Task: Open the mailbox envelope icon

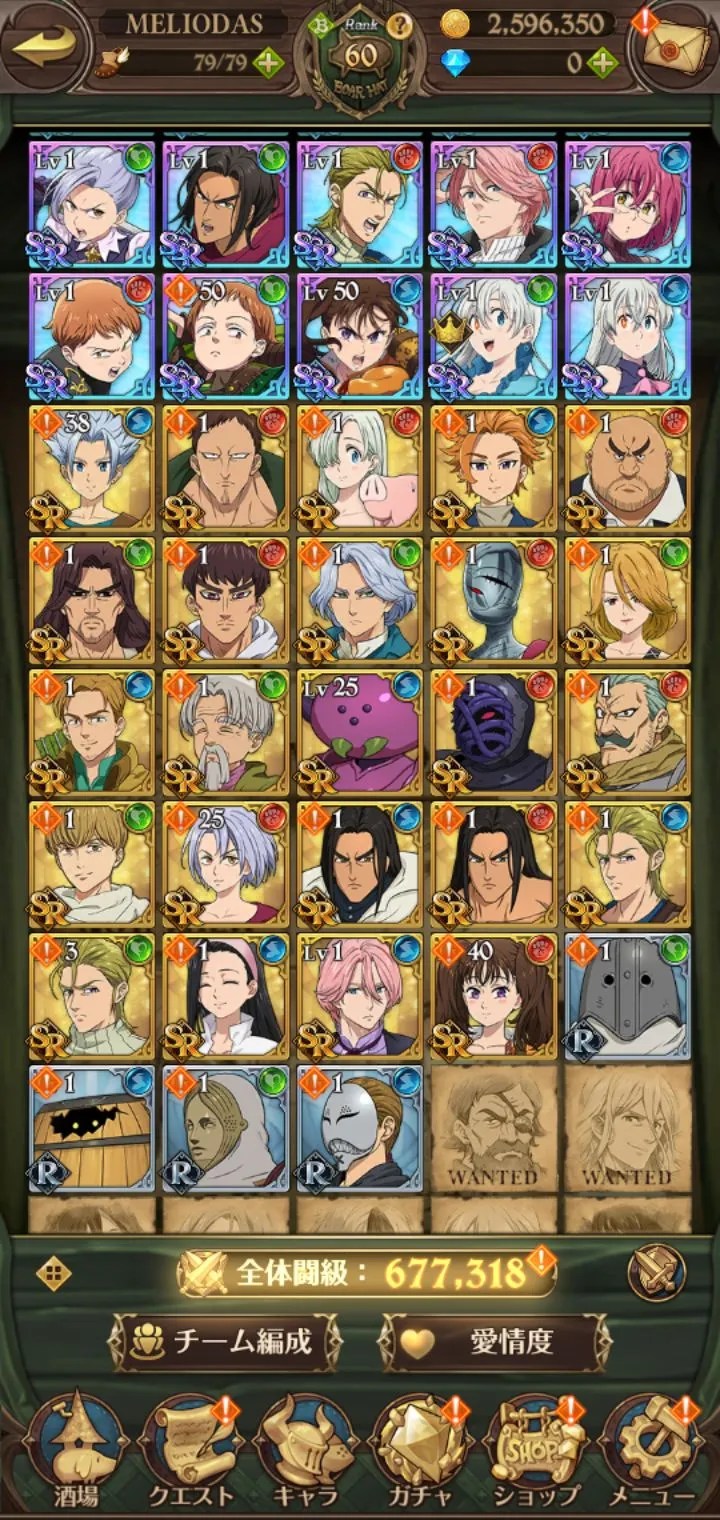Action: coord(672,48)
